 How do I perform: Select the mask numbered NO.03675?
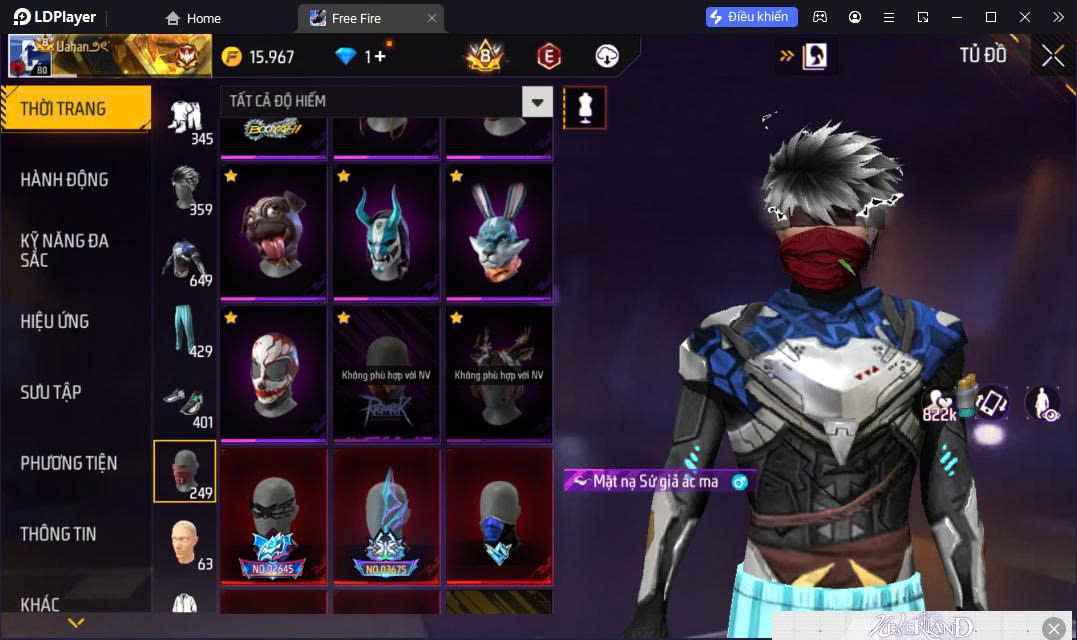coord(386,515)
